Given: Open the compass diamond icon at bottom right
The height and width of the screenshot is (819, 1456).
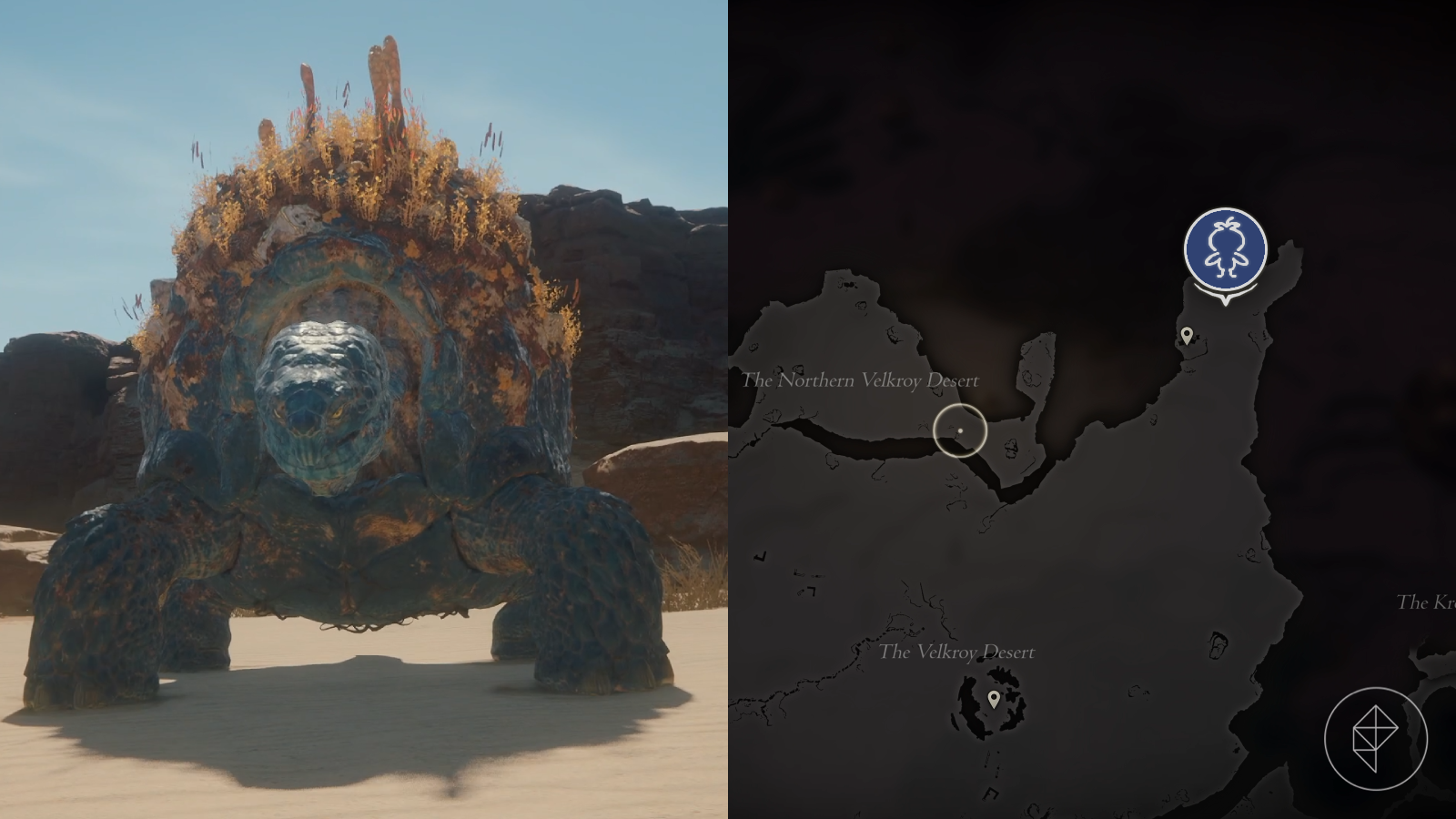Looking at the screenshot, I should pyautogui.click(x=1376, y=739).
